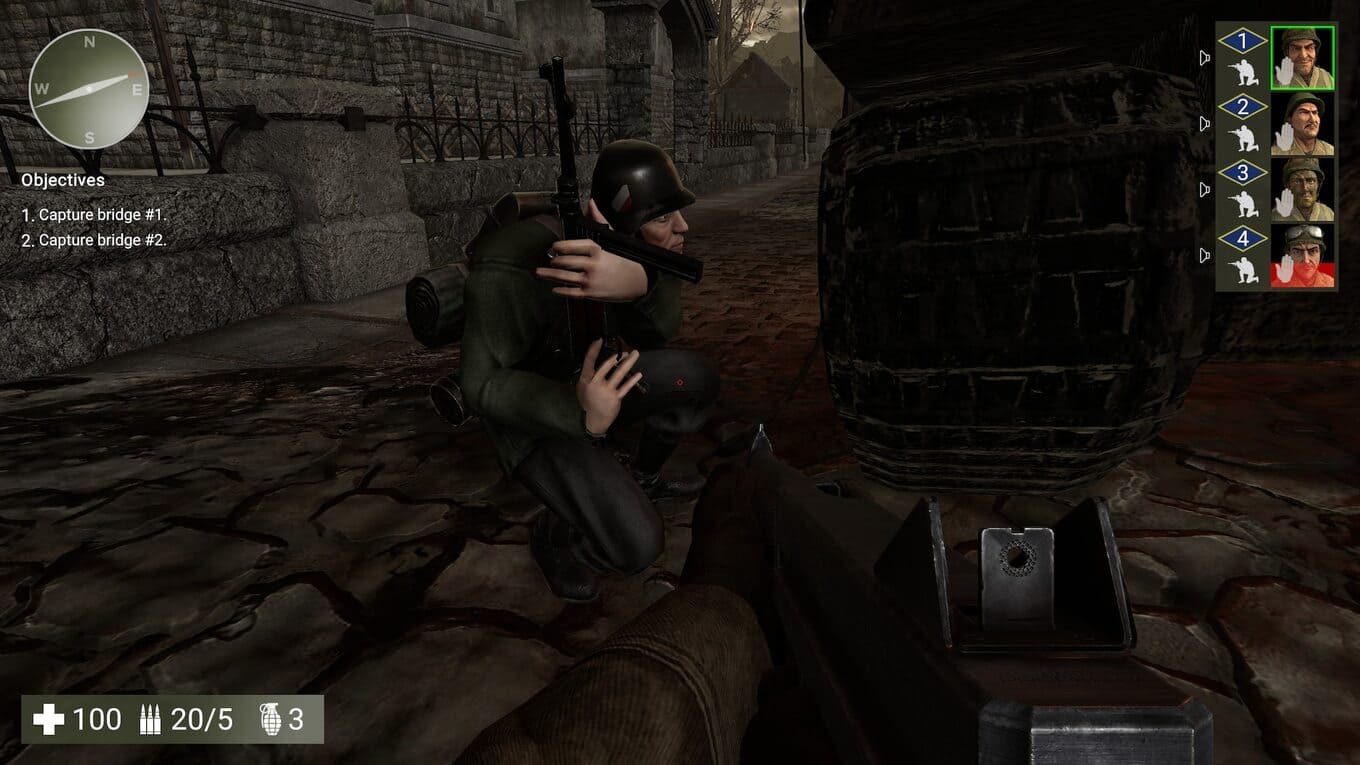The image size is (1360, 765).
Task: Click the number 2 diamond badge
Action: 1243,107
